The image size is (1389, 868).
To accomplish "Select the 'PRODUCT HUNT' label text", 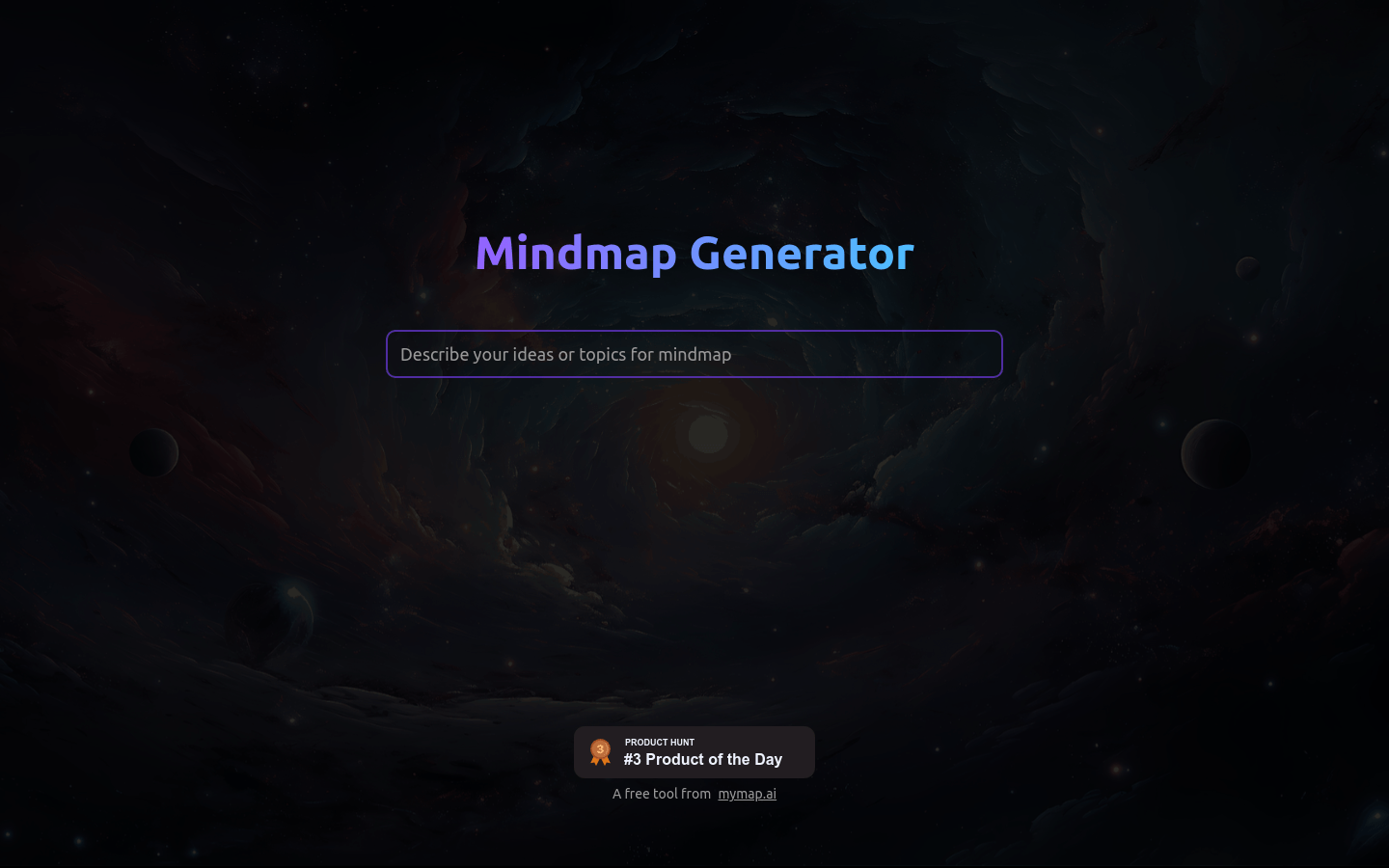I will [660, 742].
